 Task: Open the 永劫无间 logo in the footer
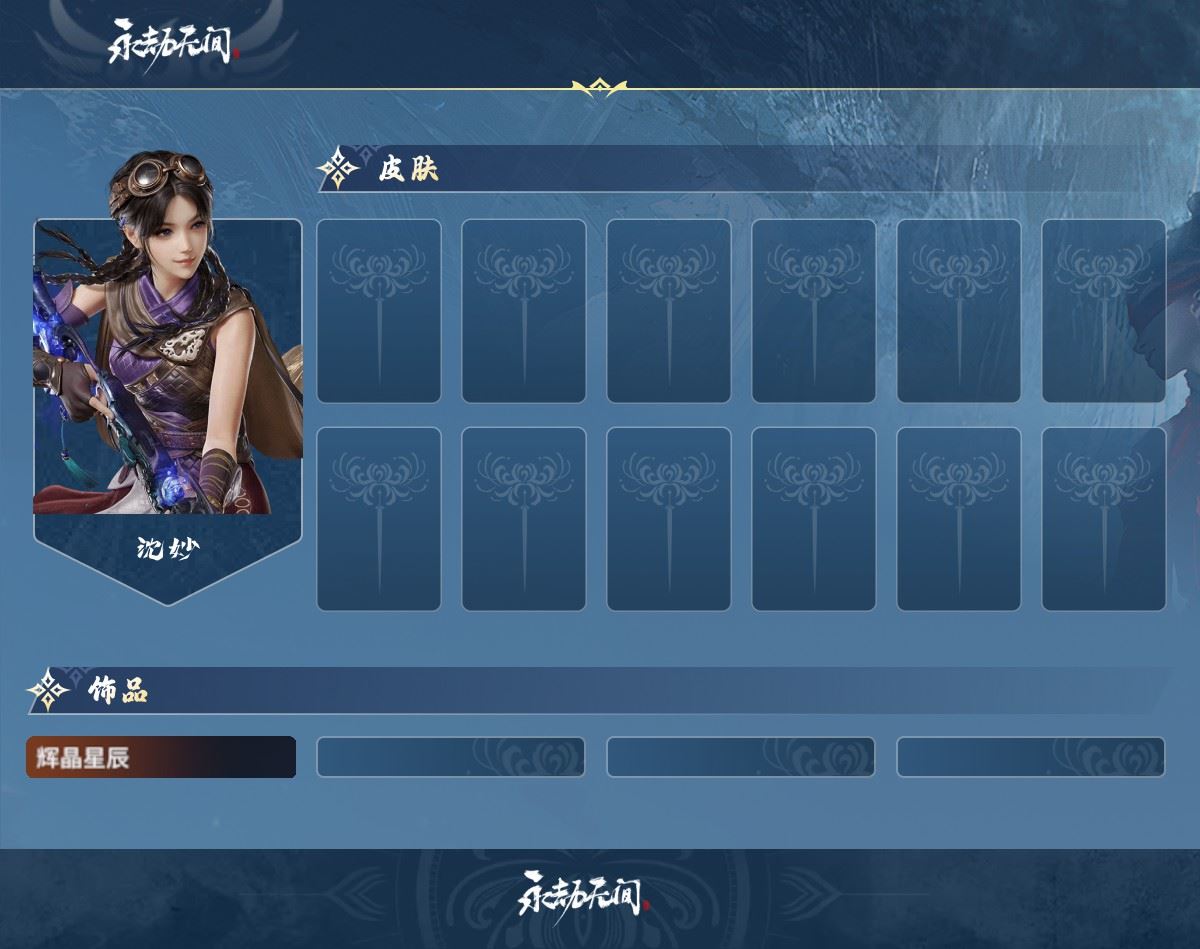(x=584, y=892)
